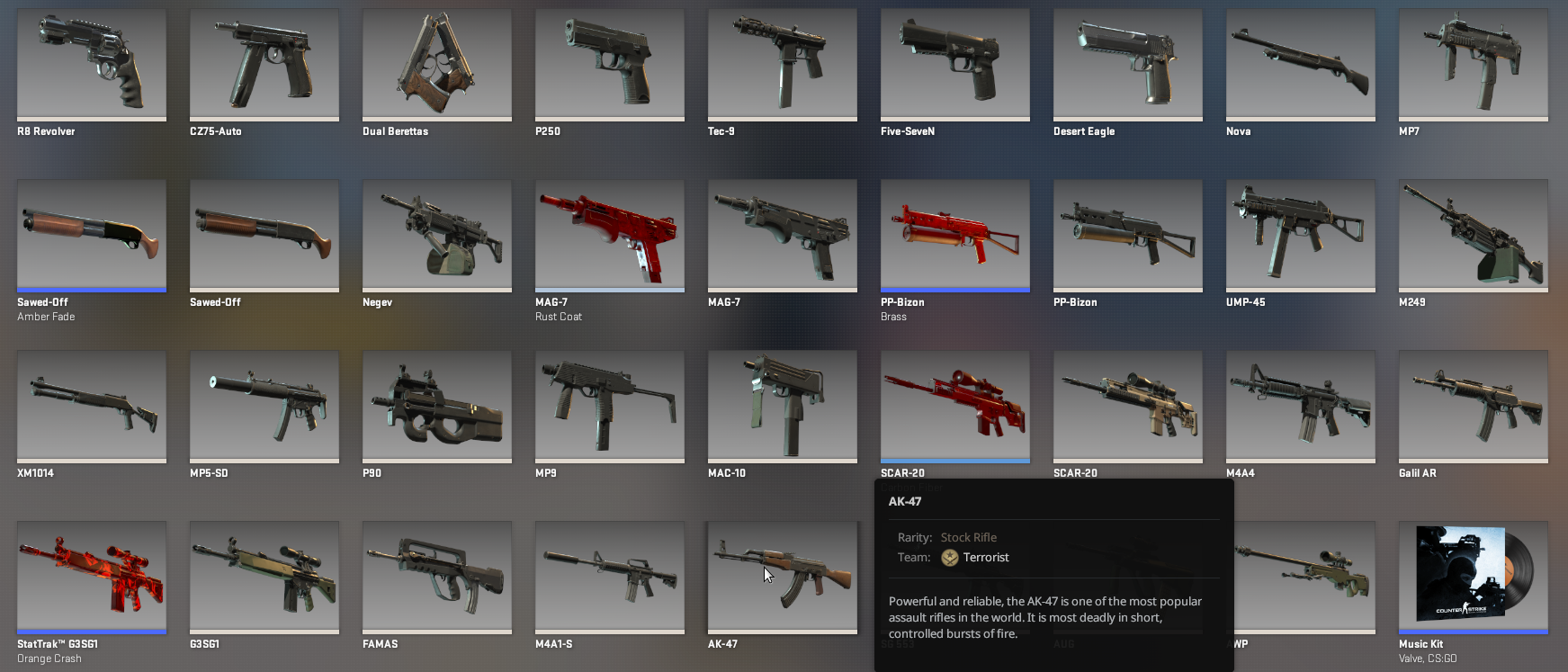
Task: Select the Desert Eagle
Action: [x=1127, y=63]
